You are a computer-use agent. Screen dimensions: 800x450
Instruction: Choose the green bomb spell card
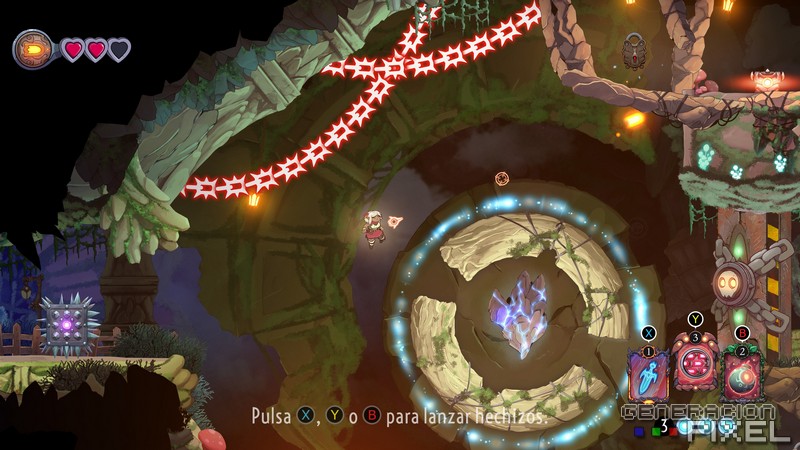tap(741, 376)
